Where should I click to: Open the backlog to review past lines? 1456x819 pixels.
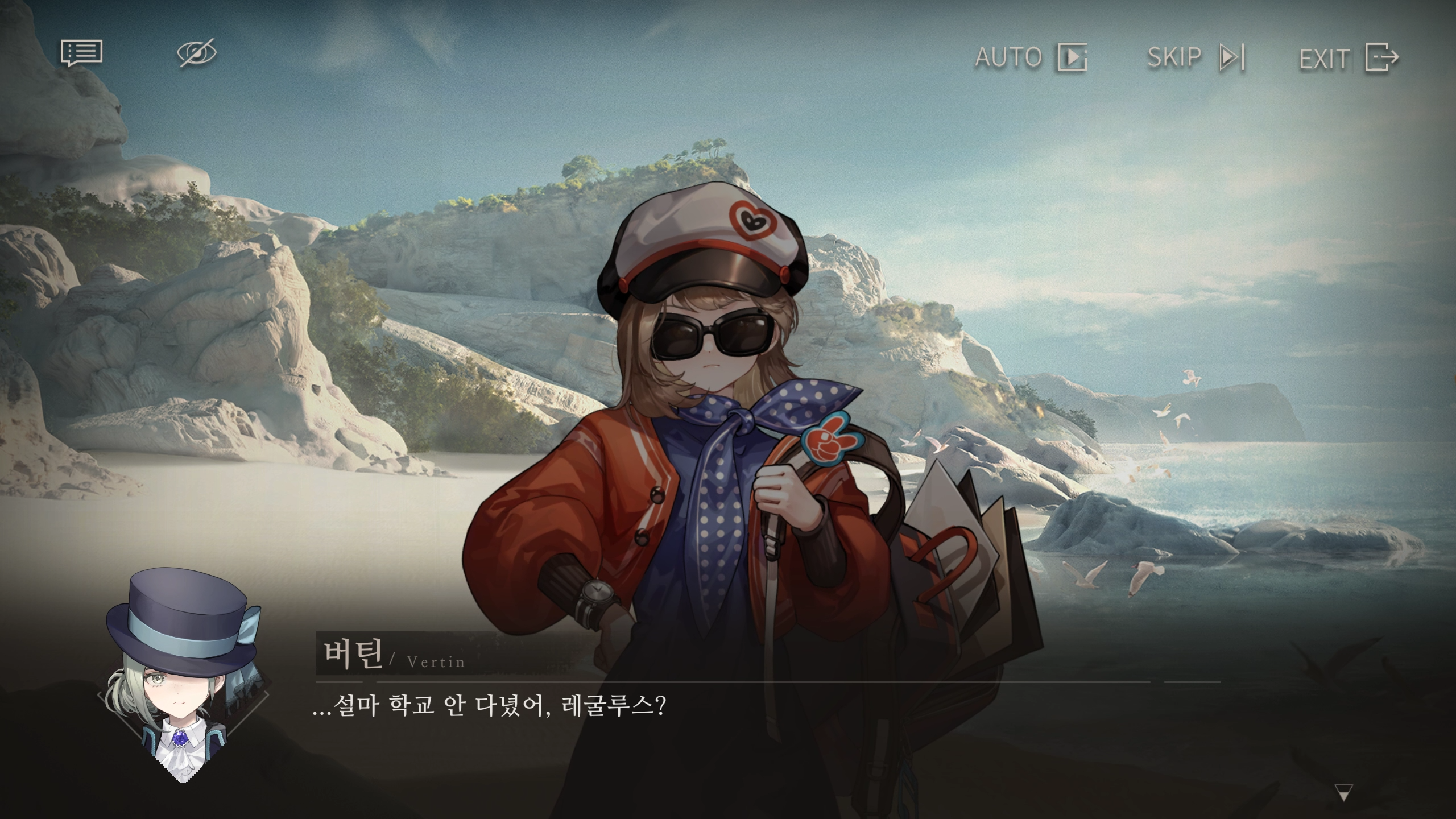tap(81, 54)
